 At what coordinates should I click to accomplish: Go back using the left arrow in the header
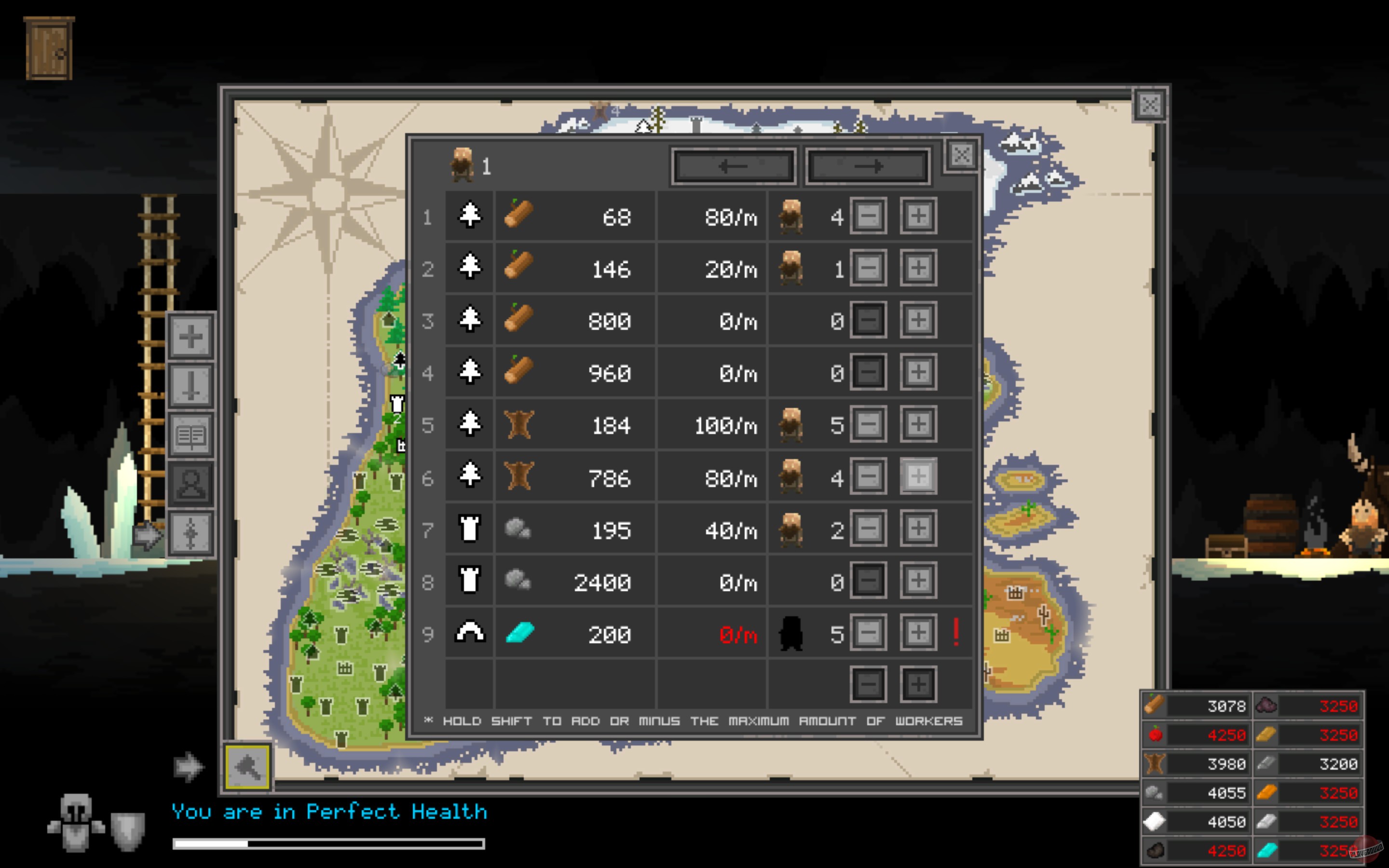coord(734,166)
